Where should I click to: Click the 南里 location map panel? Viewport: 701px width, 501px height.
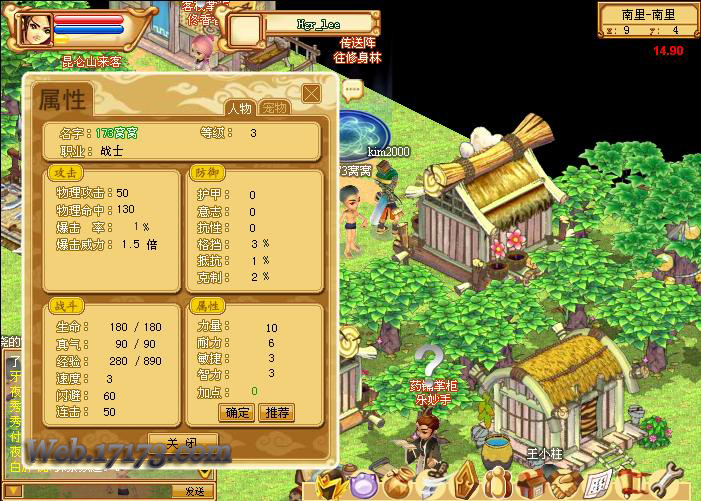pos(649,20)
